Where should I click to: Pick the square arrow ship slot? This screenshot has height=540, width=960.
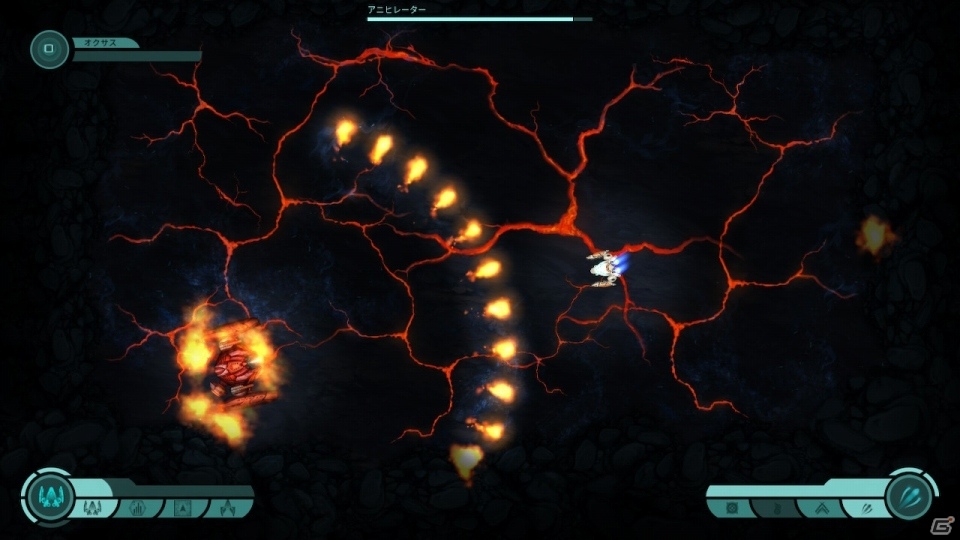click(x=183, y=507)
